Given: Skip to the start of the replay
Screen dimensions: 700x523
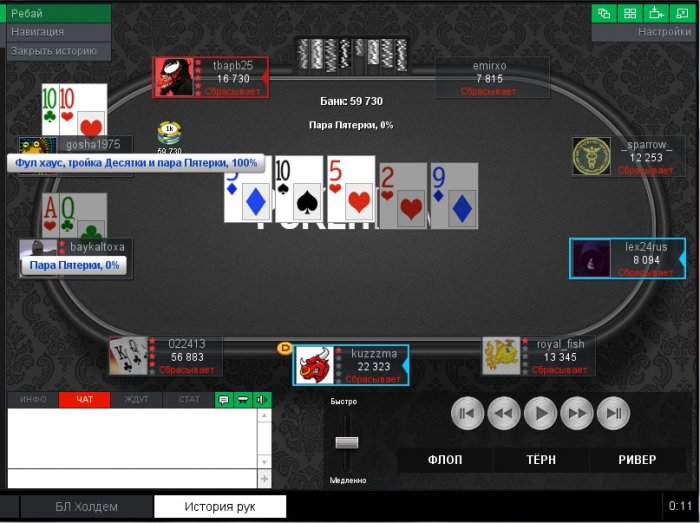Looking at the screenshot, I should [x=467, y=413].
